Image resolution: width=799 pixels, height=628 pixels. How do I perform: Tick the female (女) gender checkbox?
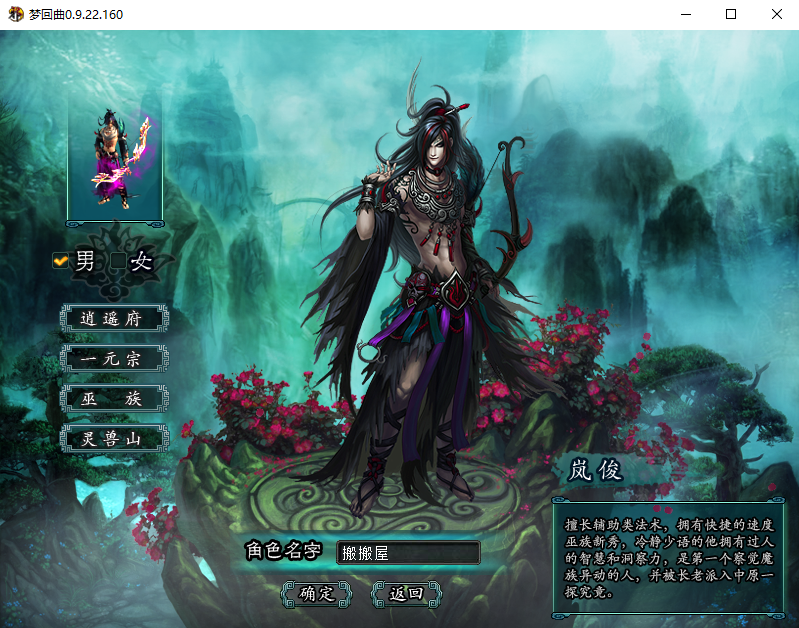click(118, 262)
